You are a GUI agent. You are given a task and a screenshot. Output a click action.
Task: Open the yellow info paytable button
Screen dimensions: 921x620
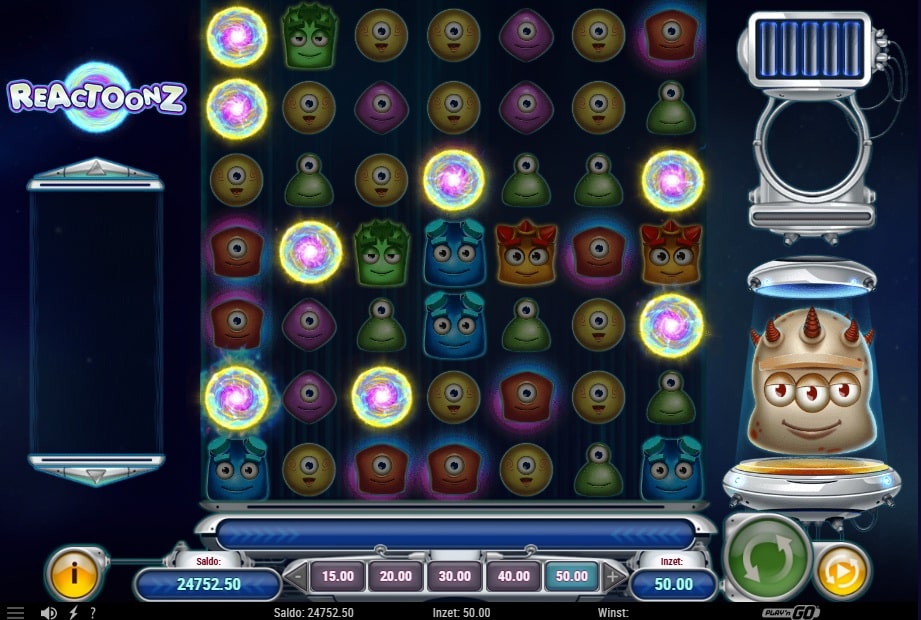coord(74,574)
